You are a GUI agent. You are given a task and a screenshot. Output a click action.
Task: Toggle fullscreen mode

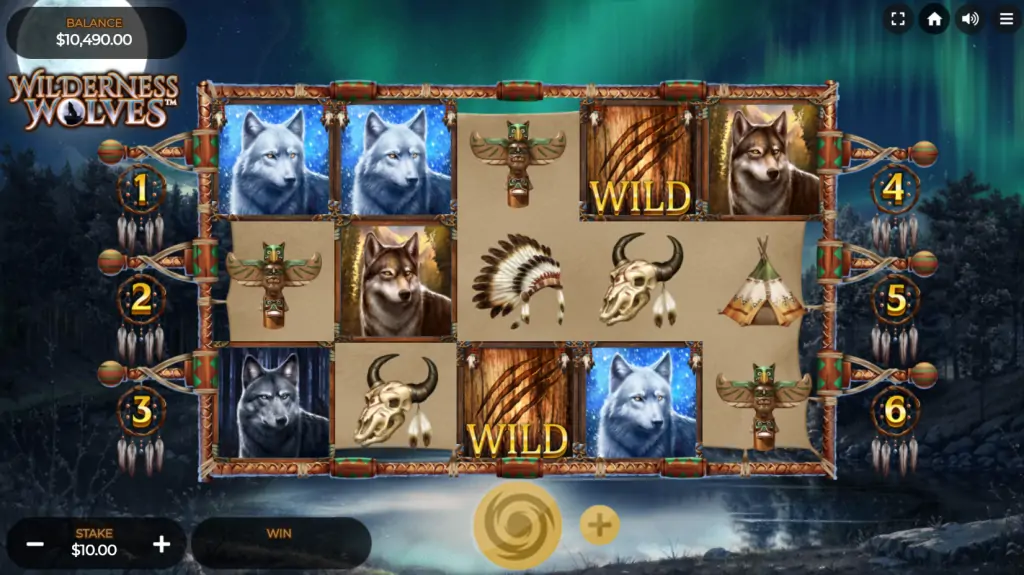click(x=897, y=19)
